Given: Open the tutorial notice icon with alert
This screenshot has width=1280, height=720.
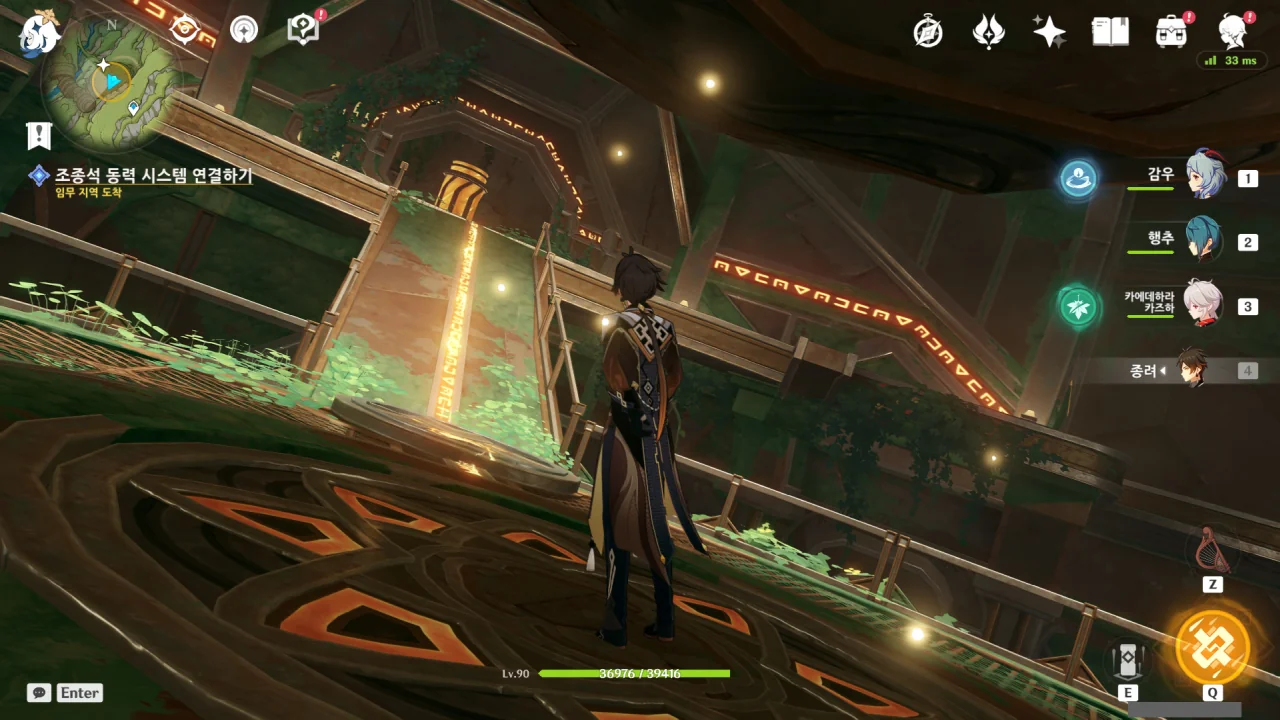Looking at the screenshot, I should pyautogui.click(x=303, y=29).
